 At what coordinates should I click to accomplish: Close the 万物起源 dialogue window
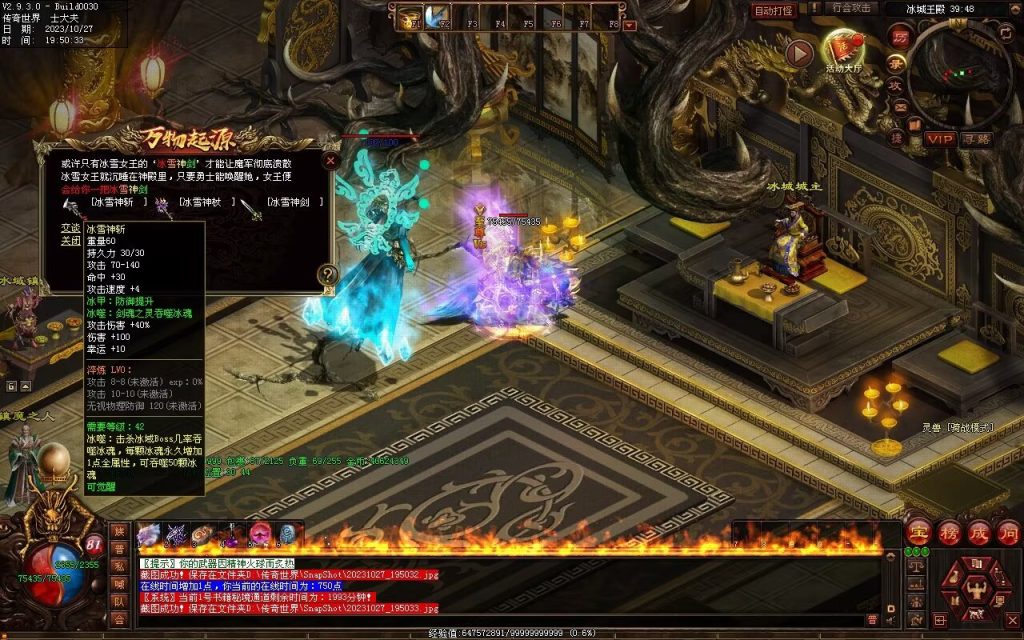click(x=331, y=160)
